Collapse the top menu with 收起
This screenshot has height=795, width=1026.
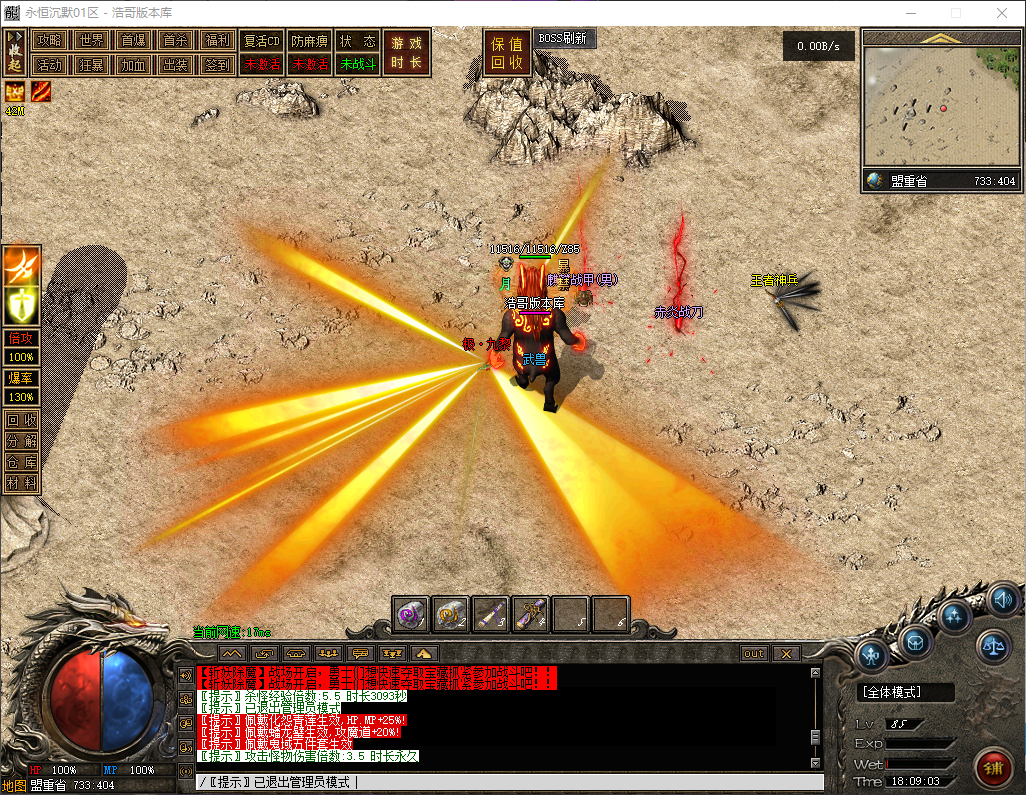(x=15, y=52)
